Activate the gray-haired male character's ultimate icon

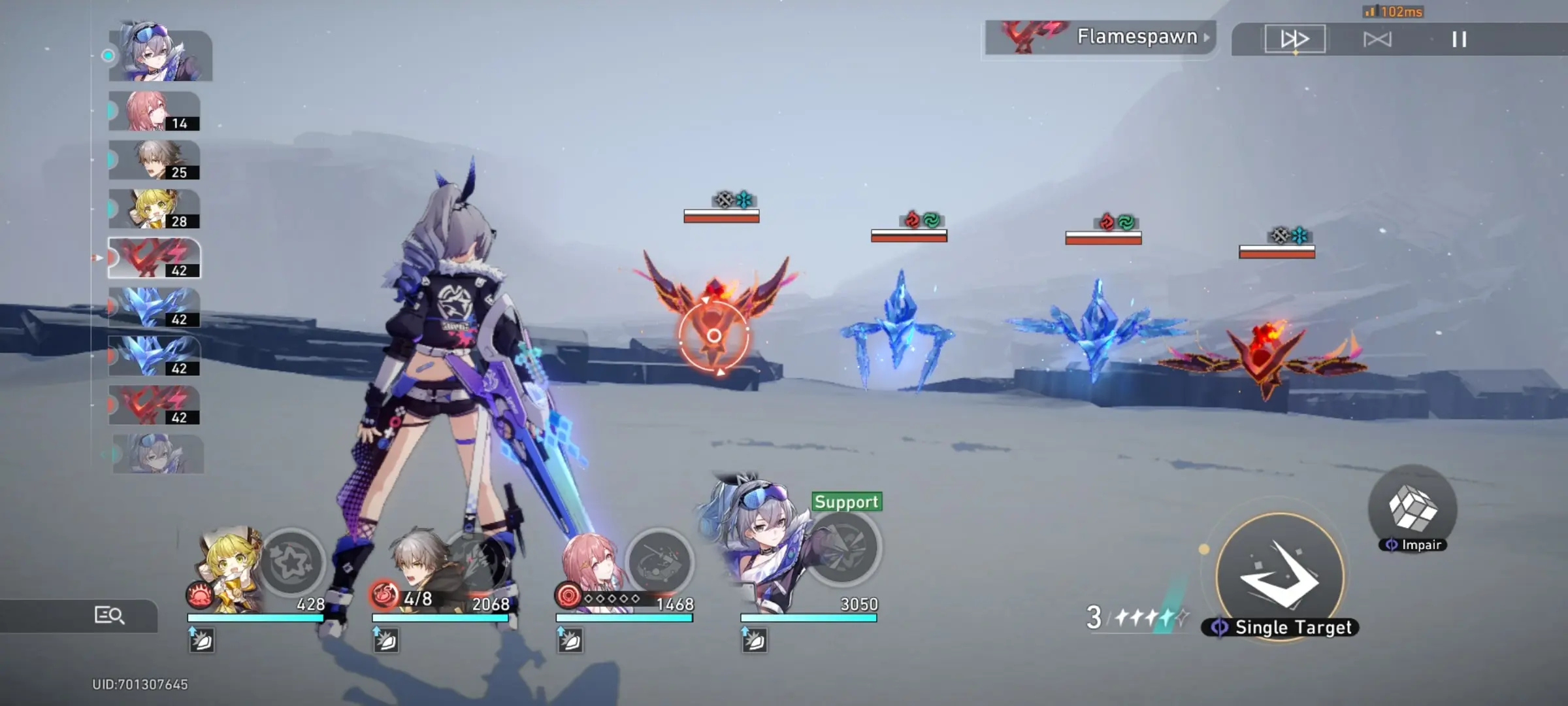pos(477,562)
